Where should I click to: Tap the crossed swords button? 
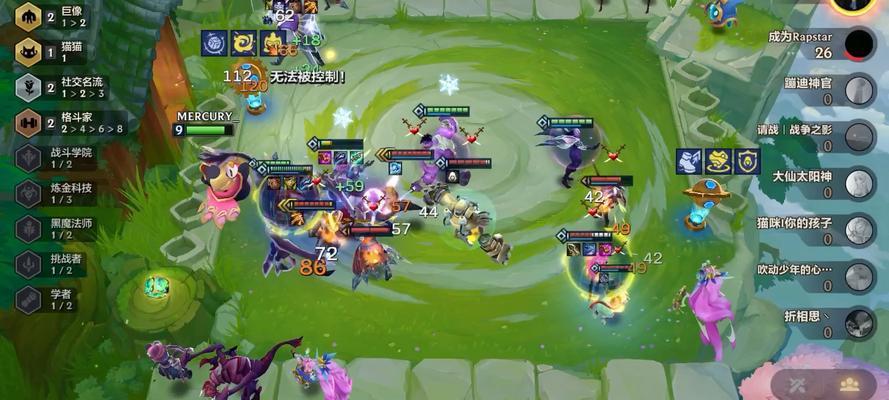pyautogui.click(x=799, y=384)
